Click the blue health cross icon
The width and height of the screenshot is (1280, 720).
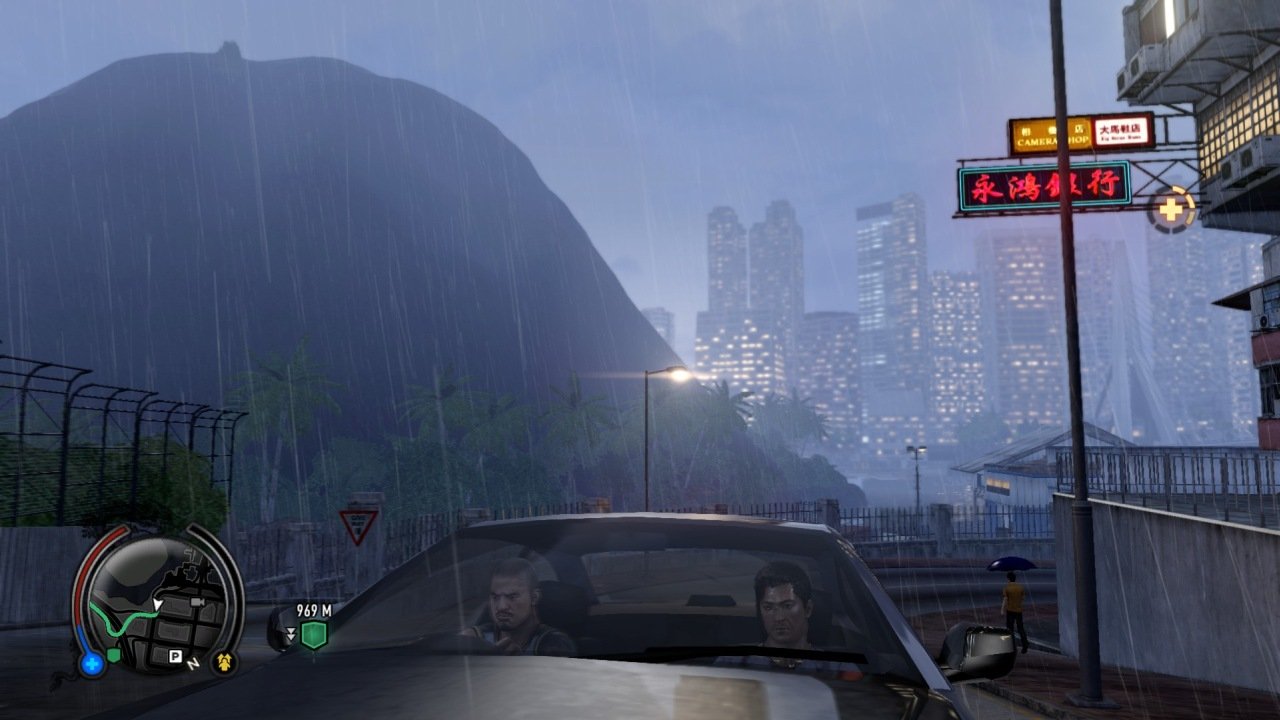[92, 662]
